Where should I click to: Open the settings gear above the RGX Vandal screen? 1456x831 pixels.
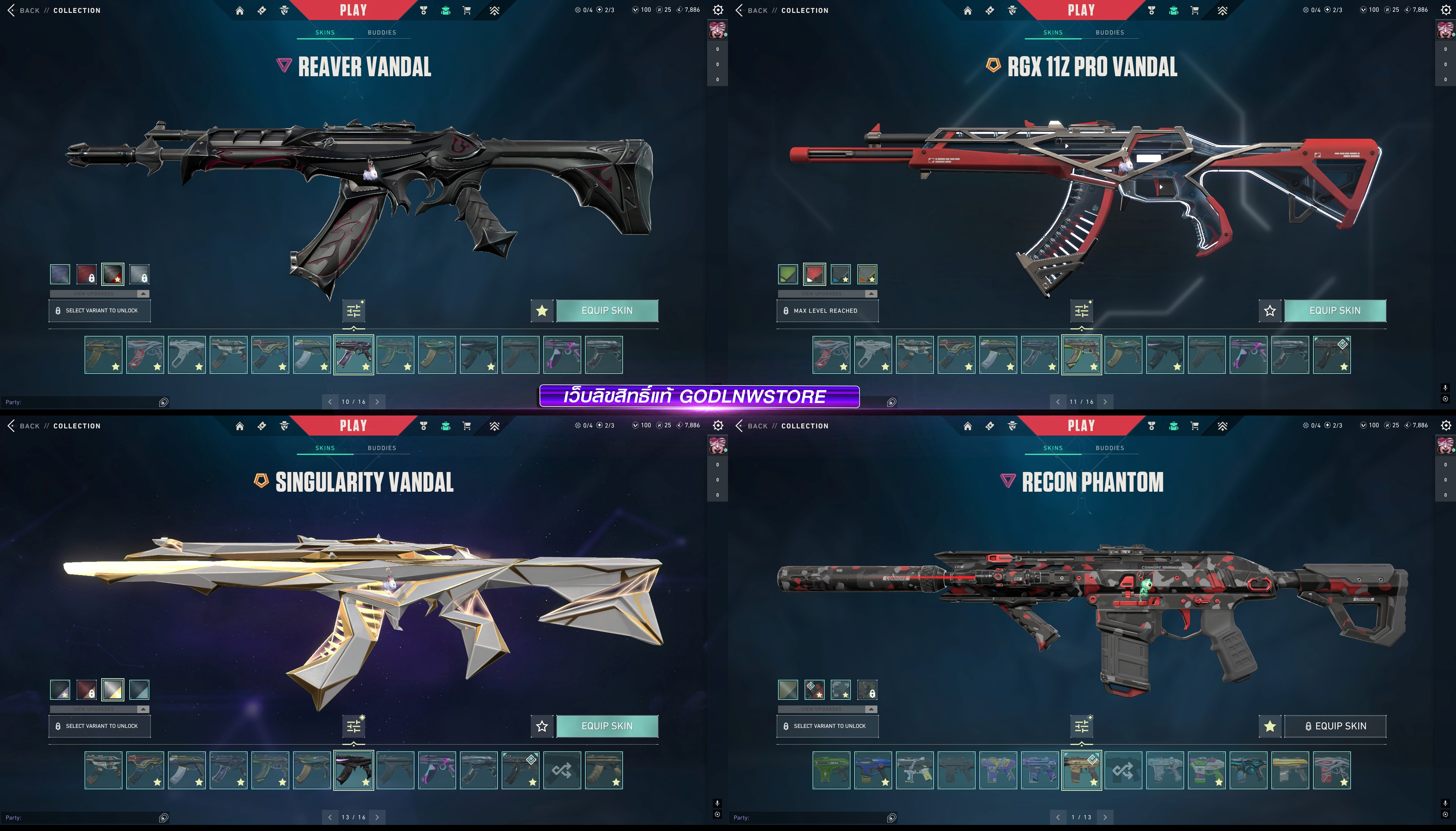click(x=1446, y=10)
